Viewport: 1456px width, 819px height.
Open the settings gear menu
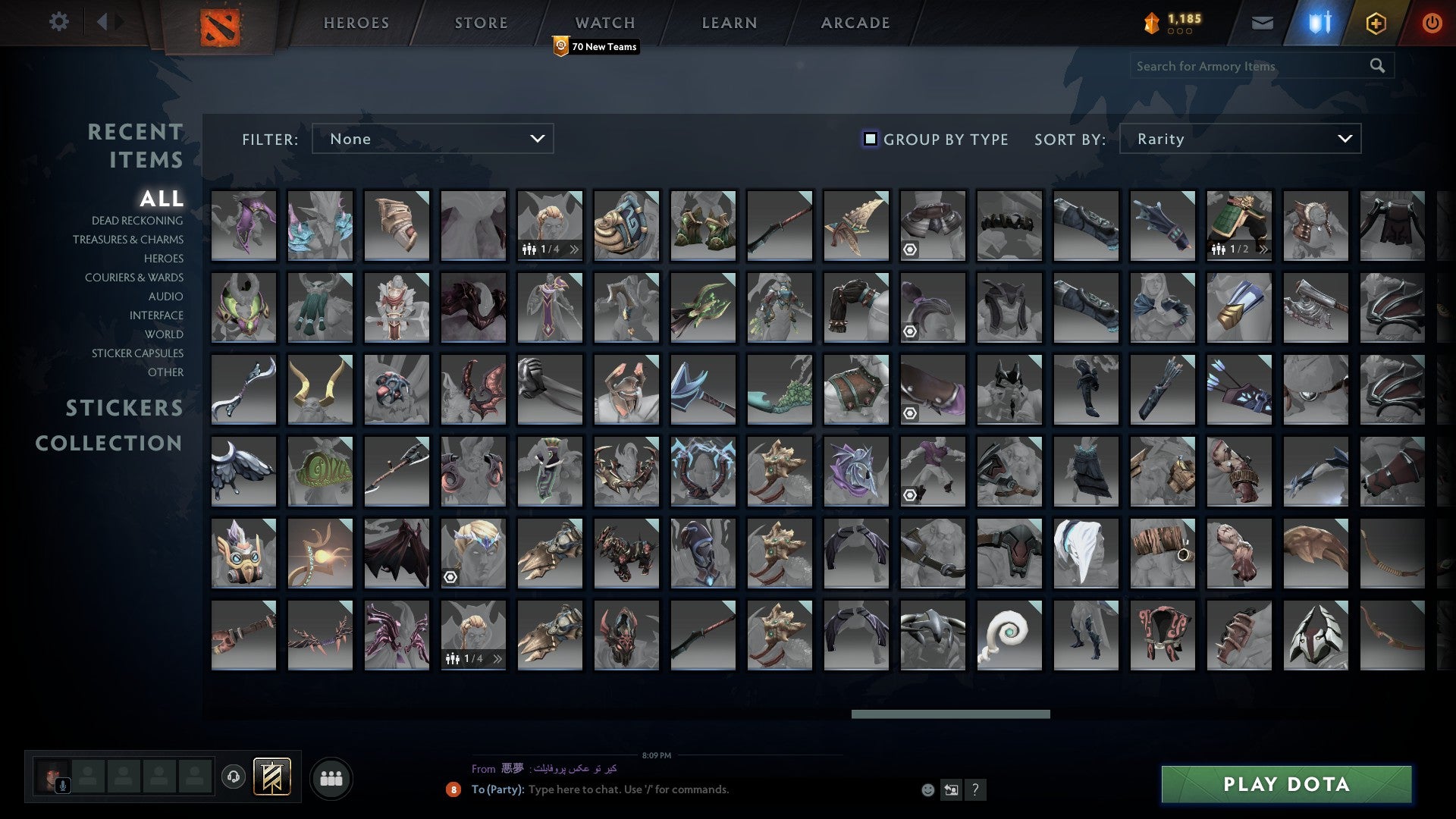(58, 22)
